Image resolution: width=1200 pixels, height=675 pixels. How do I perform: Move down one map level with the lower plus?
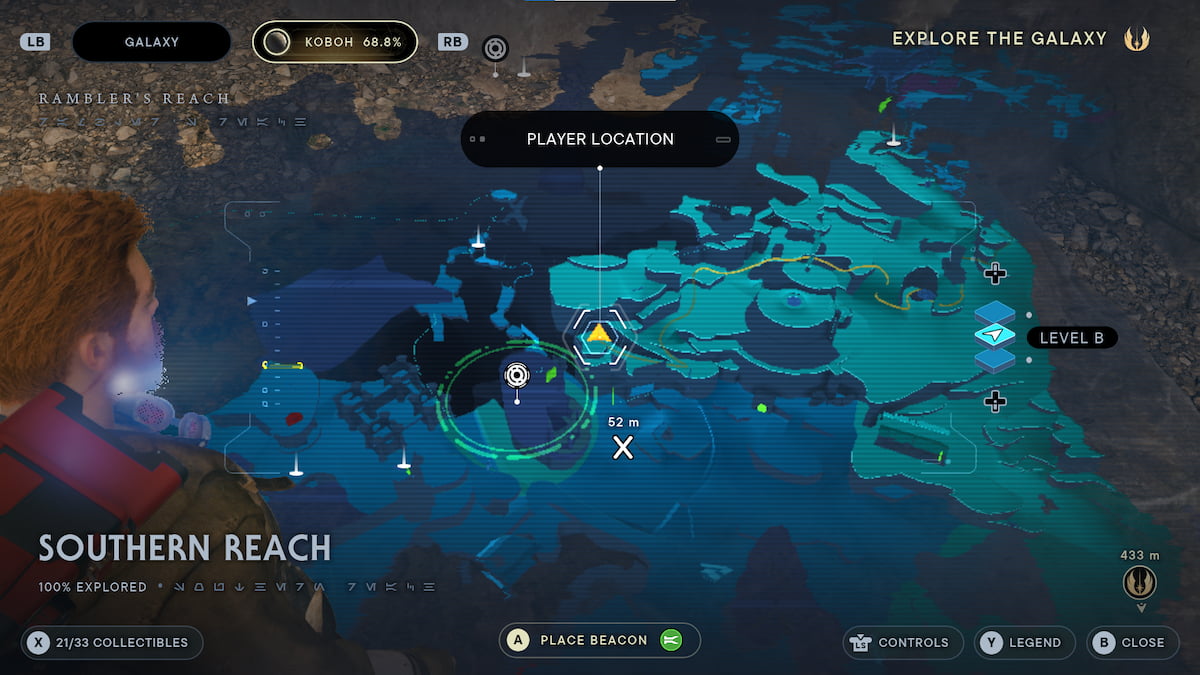coord(994,402)
